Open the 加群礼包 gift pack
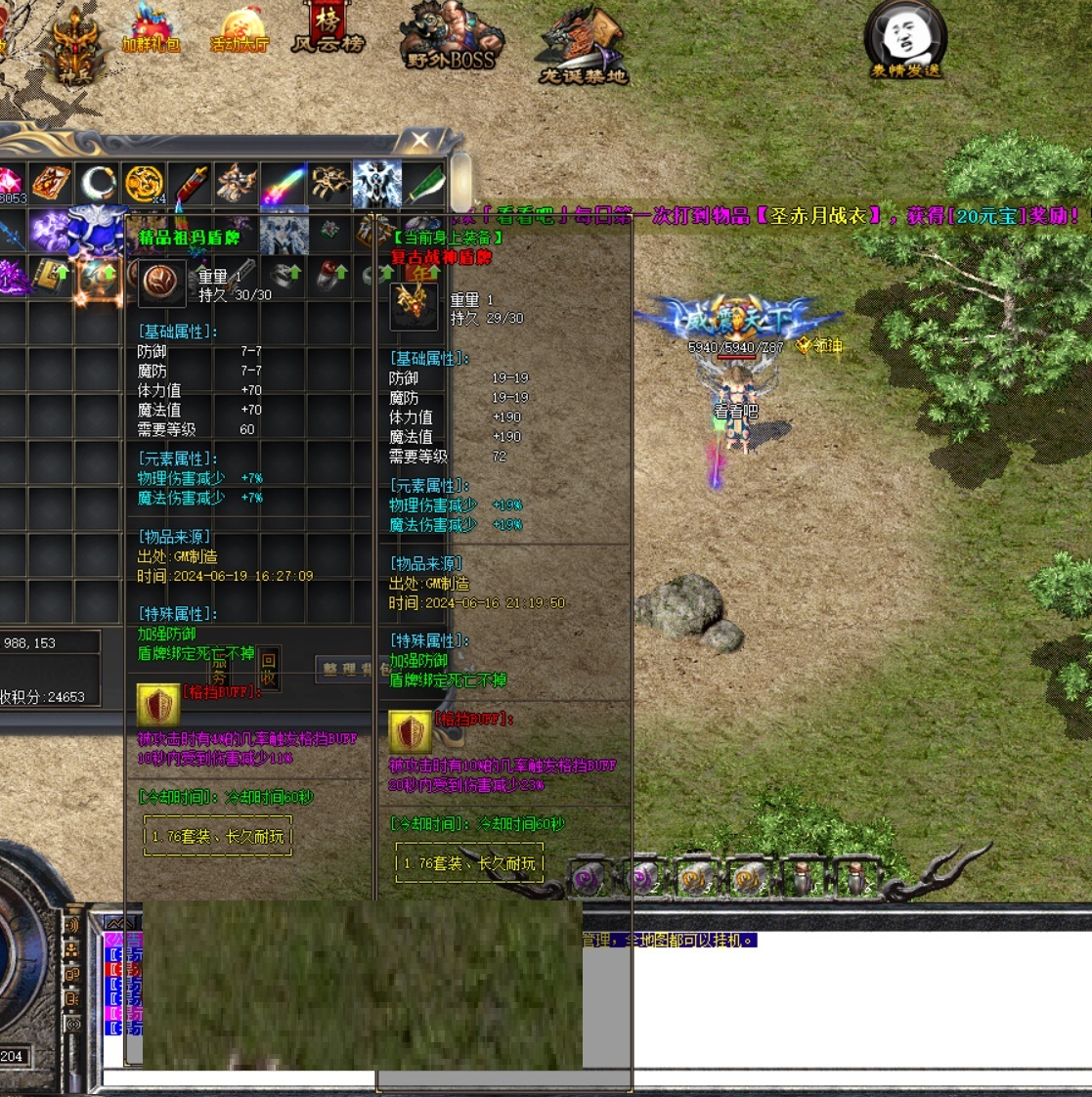The width and height of the screenshot is (1092, 1097). click(x=151, y=31)
